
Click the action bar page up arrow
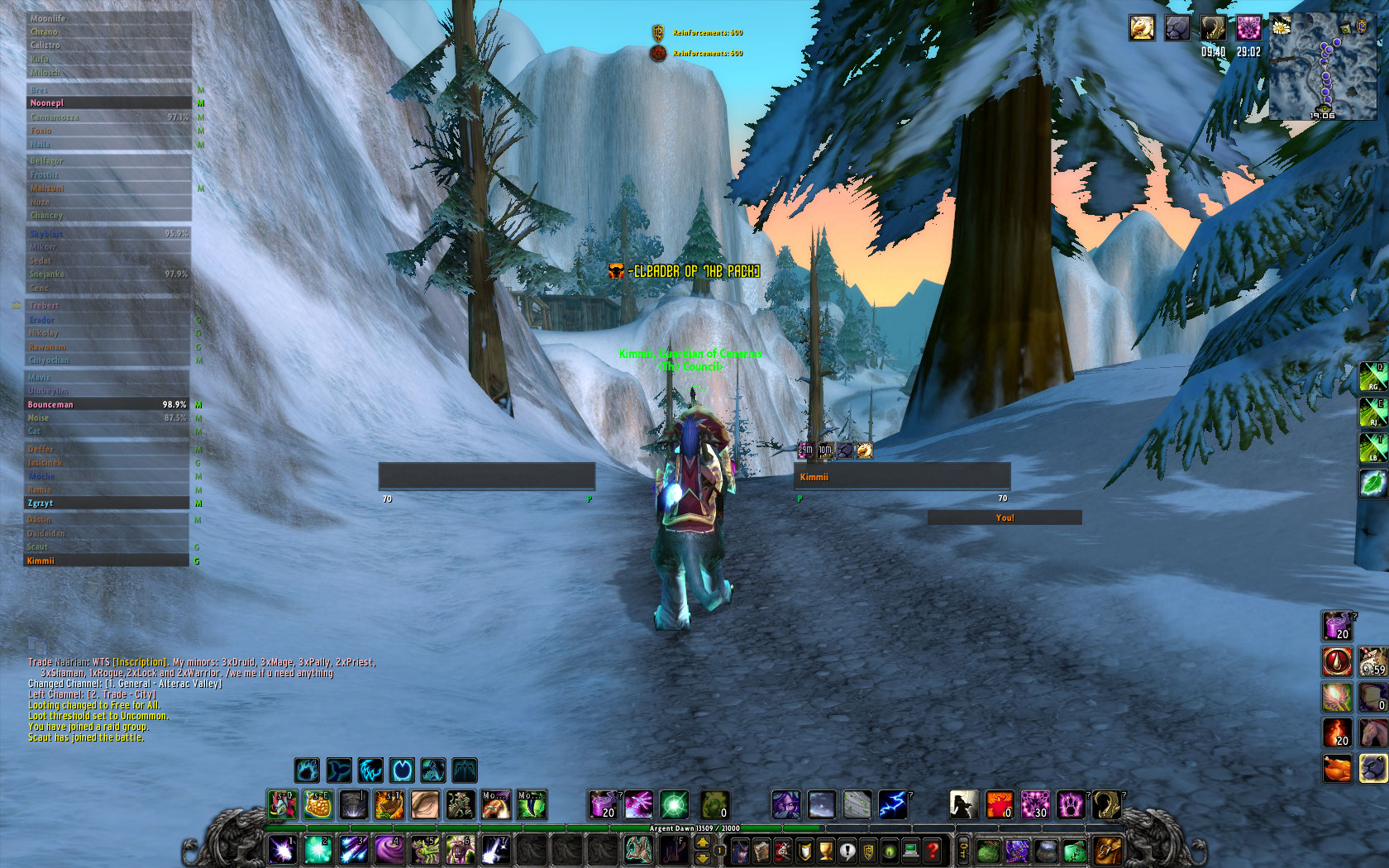pos(703,842)
